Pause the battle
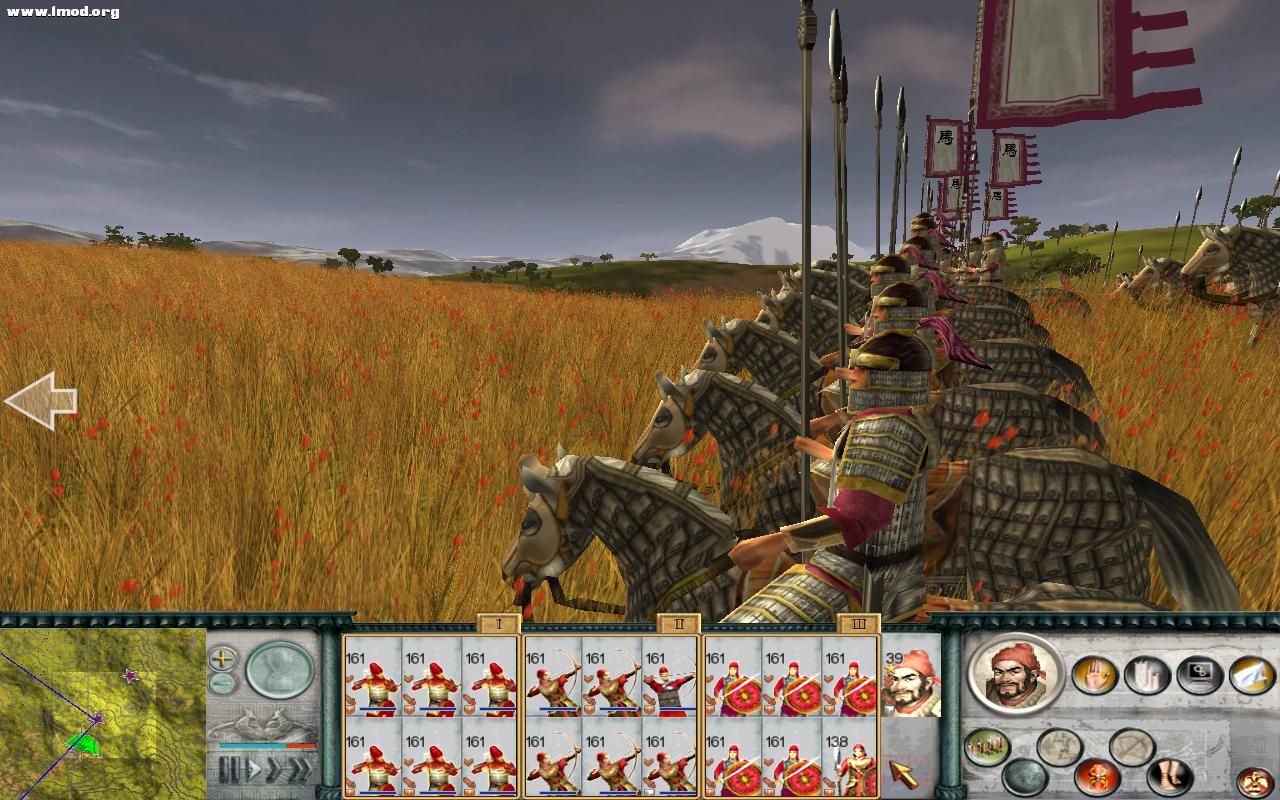 click(x=229, y=771)
